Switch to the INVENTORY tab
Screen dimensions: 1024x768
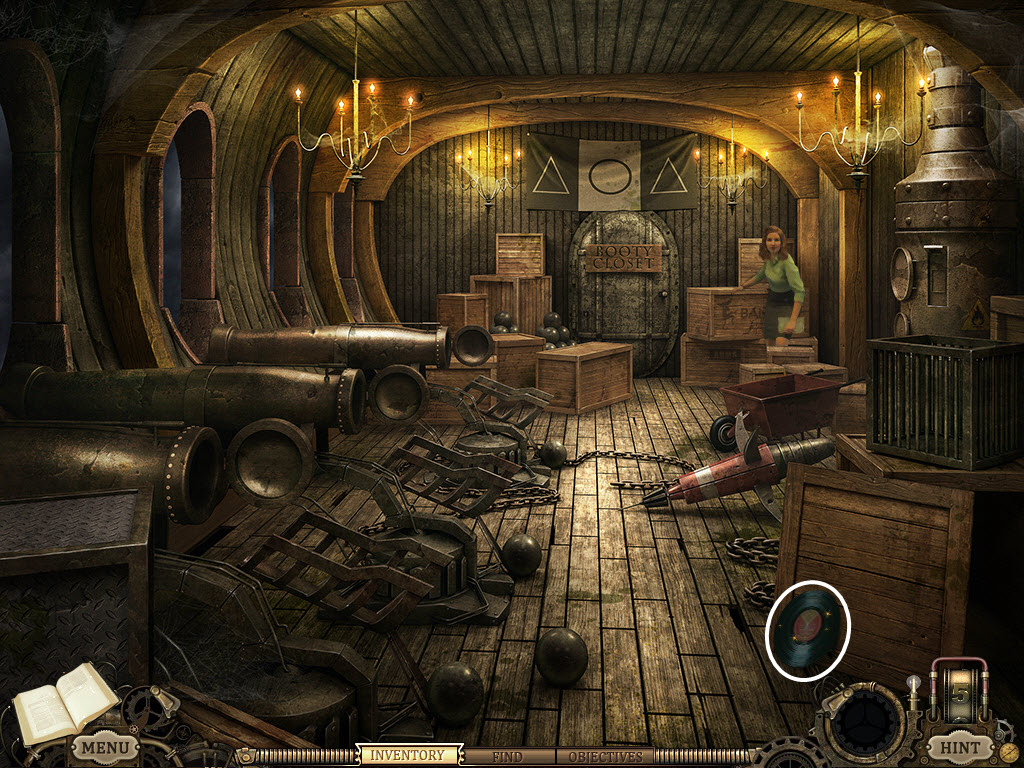point(408,756)
